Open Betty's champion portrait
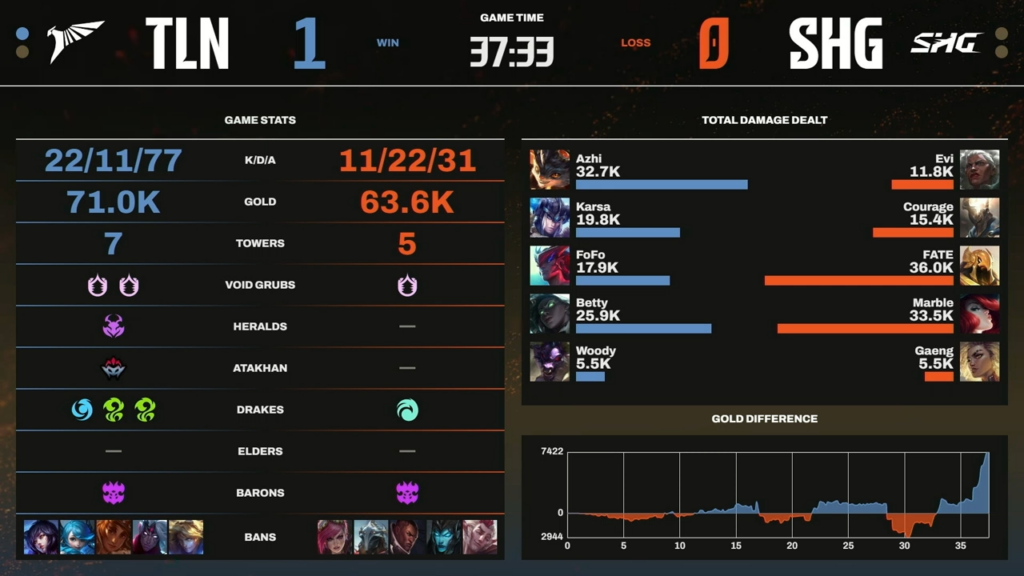 (x=549, y=314)
